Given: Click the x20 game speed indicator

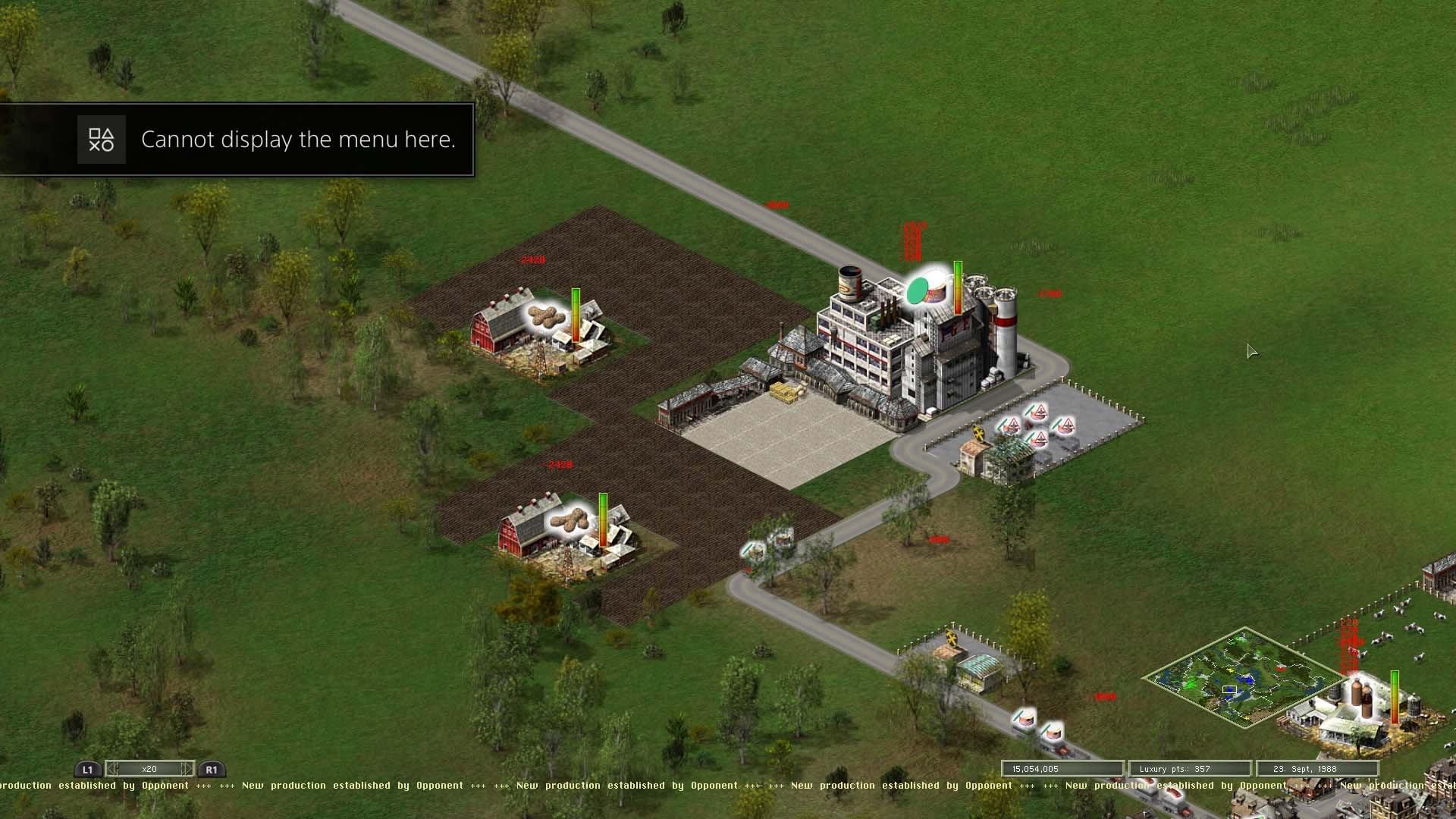Looking at the screenshot, I should coord(149,769).
